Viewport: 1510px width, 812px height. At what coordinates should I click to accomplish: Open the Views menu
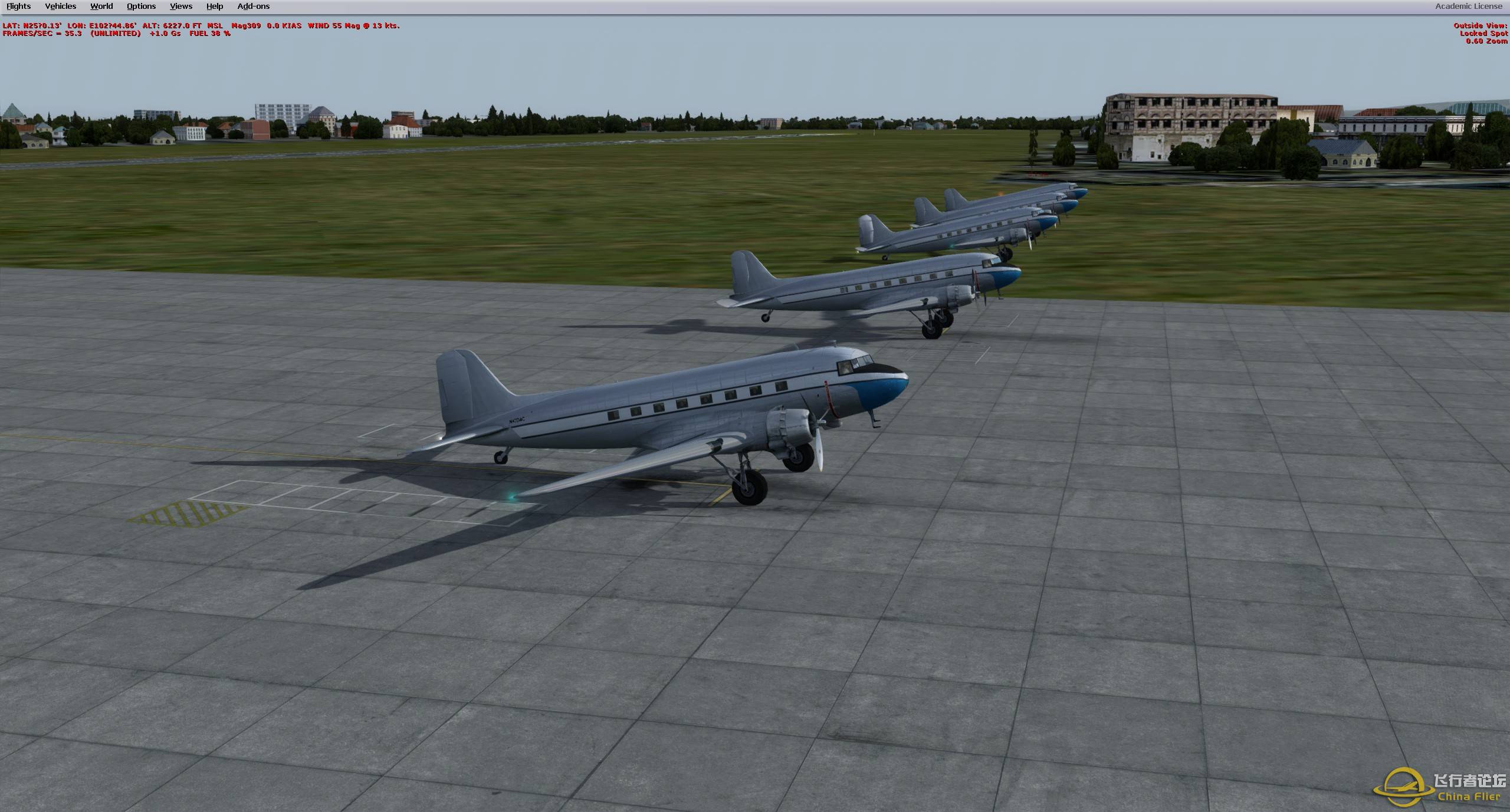click(180, 6)
